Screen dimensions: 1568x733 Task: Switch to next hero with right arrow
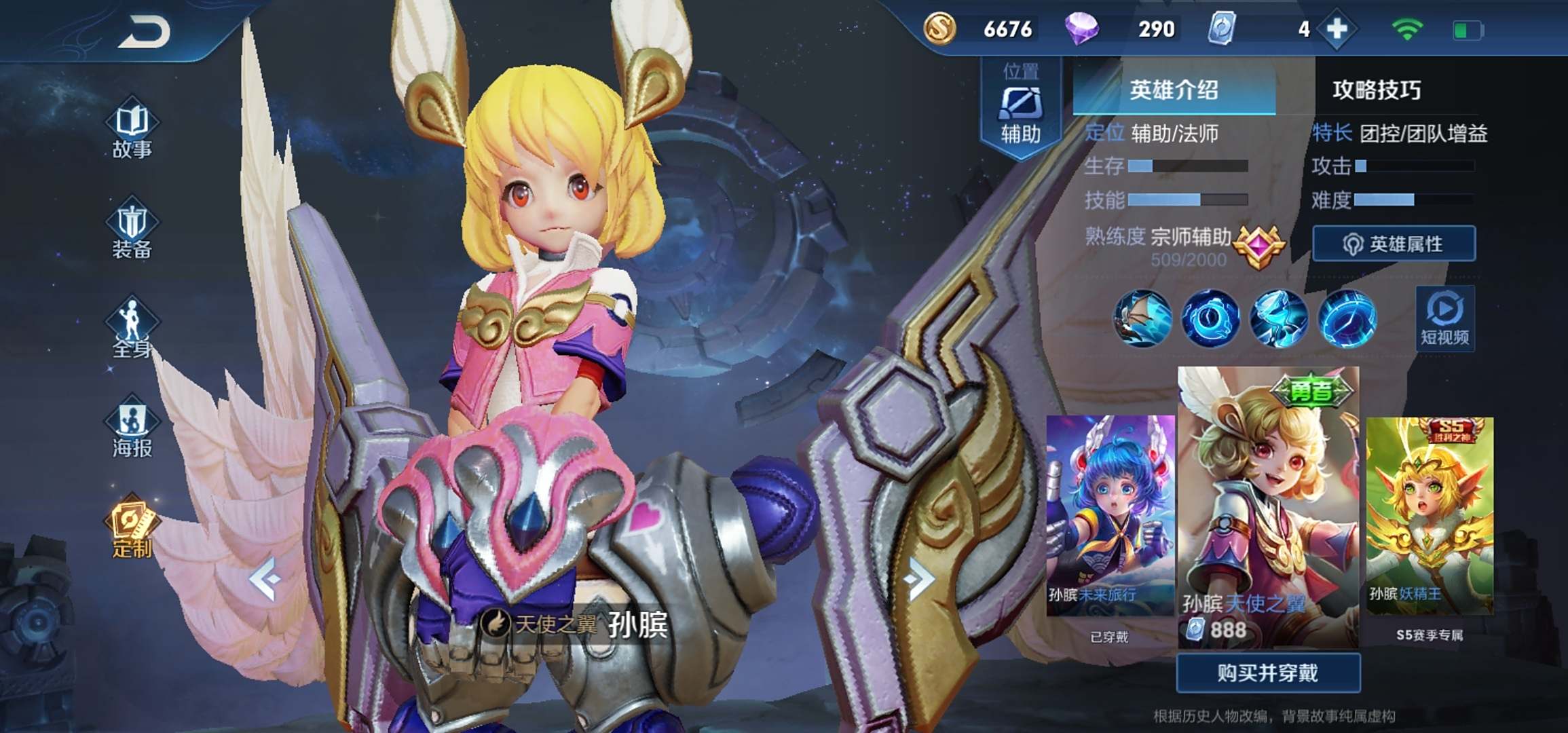click(x=920, y=579)
